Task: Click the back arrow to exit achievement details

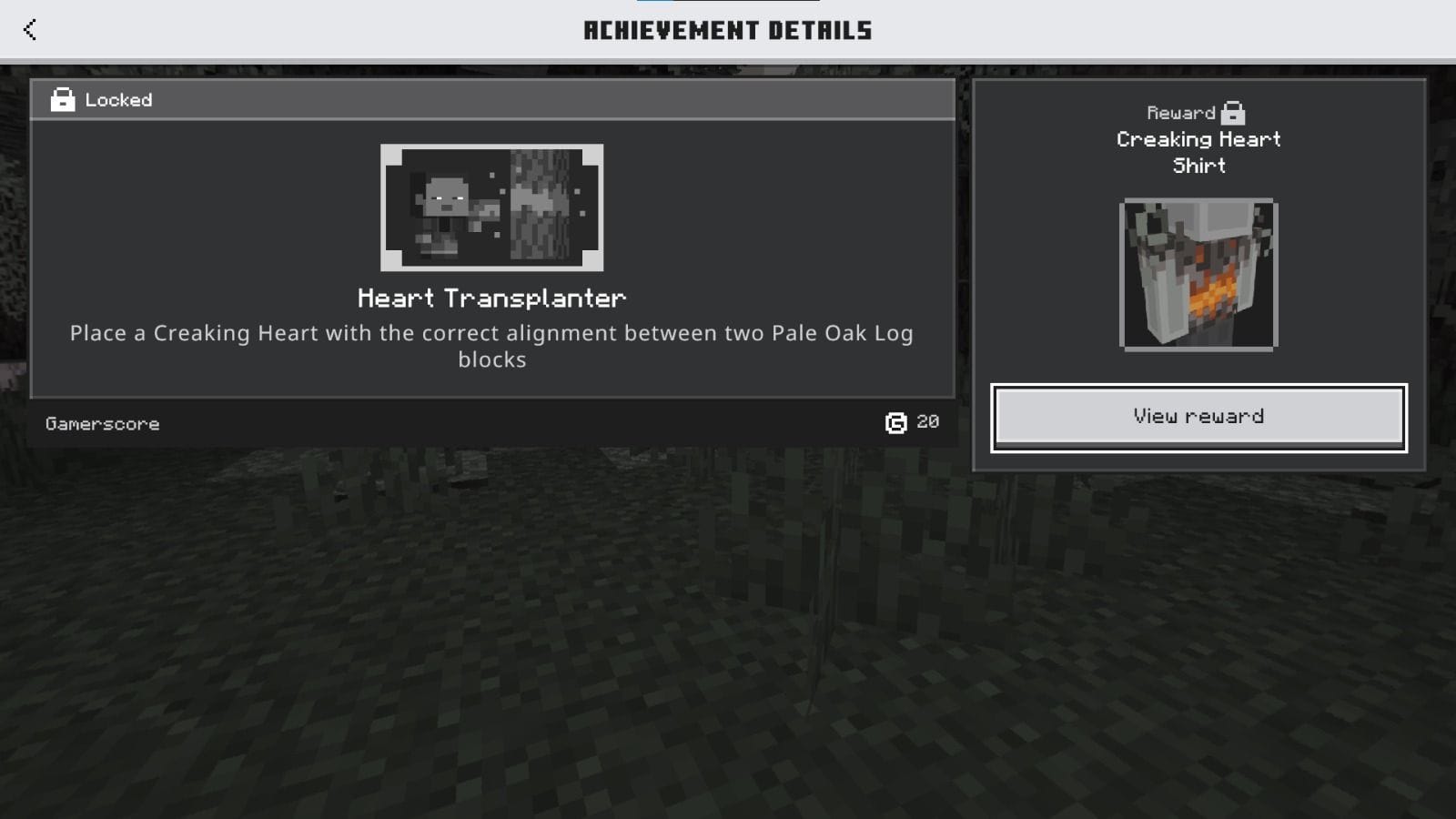Action: point(30,29)
